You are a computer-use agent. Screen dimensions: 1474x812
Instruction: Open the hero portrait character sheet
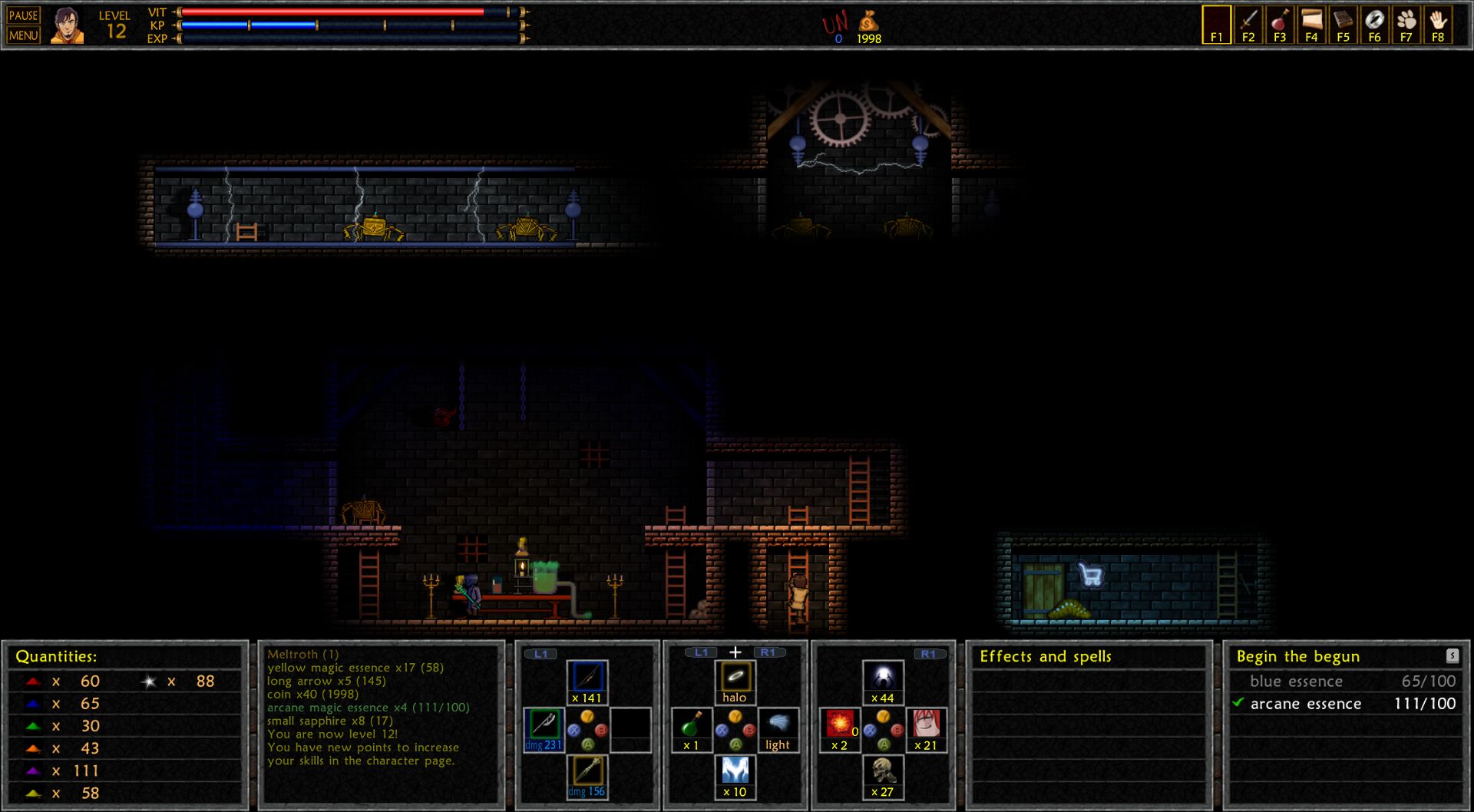(67, 25)
